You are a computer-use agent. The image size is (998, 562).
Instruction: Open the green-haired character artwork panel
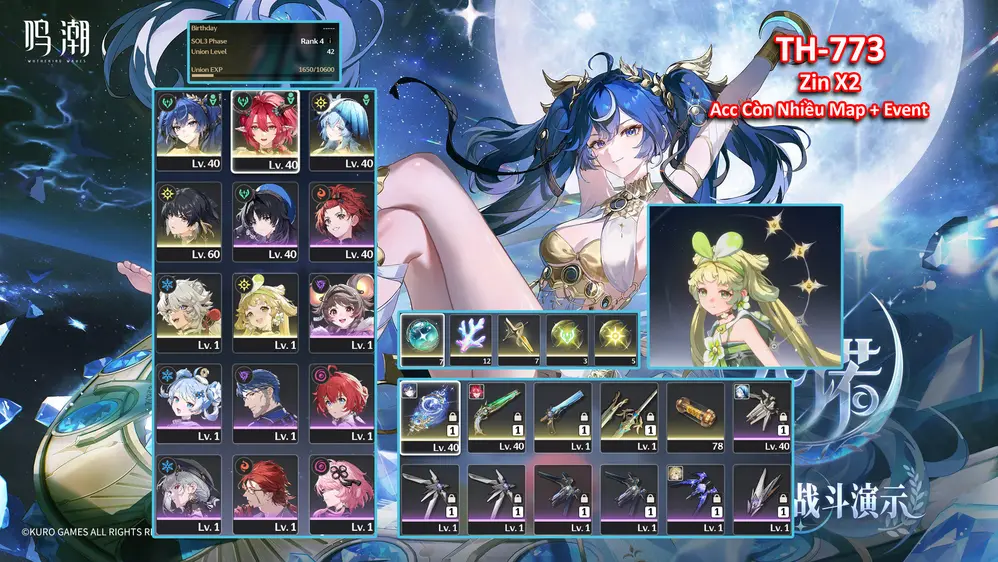click(745, 286)
